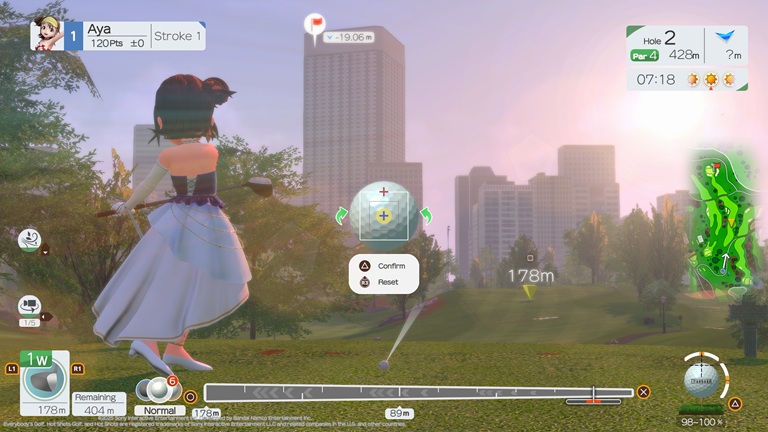Click the left green curve arrow
The height and width of the screenshot is (432, 768).
click(x=341, y=215)
